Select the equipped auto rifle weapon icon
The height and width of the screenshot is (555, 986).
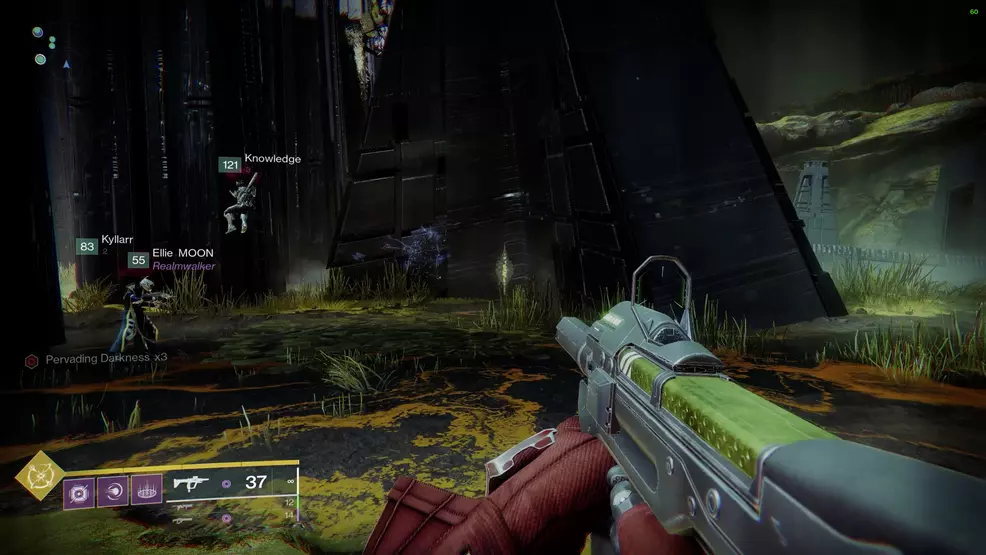(190, 483)
